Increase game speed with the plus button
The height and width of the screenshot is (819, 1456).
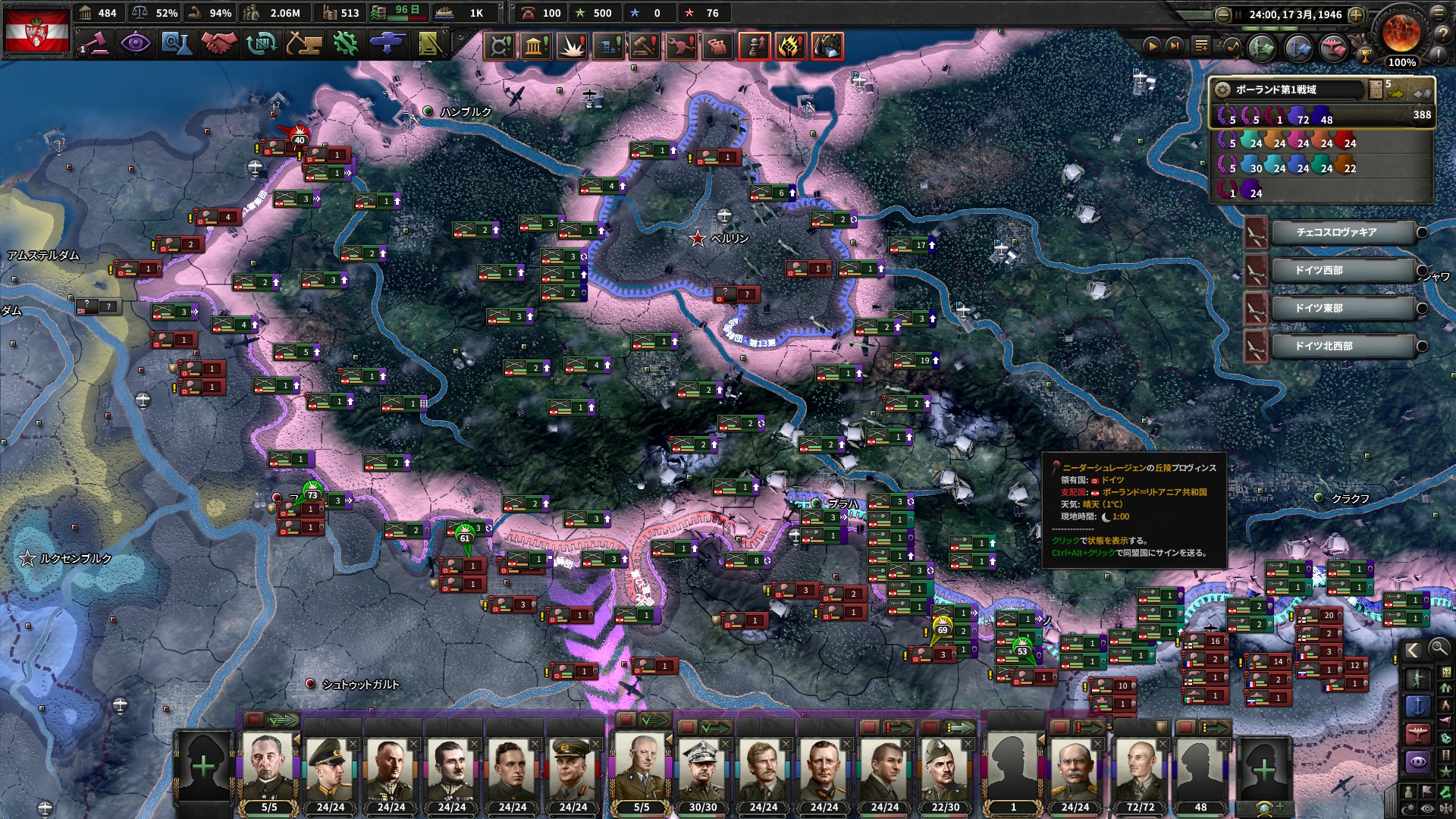1357,14
